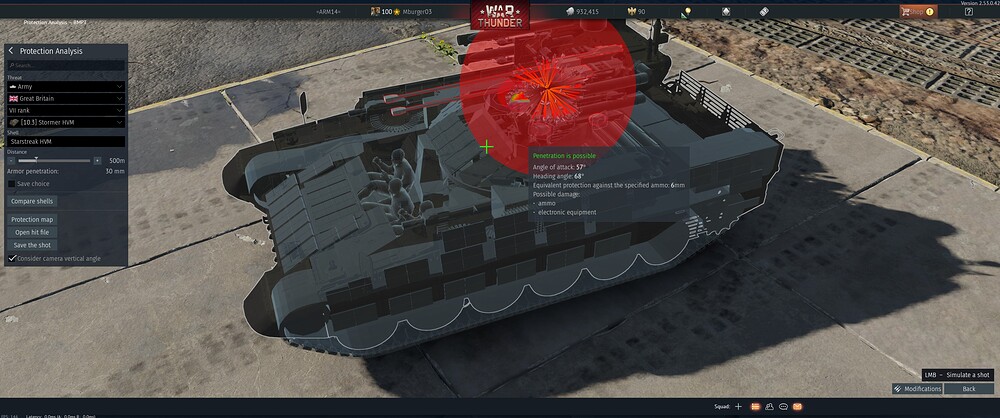This screenshot has height=418, width=1000.
Task: Open the Shop in the top bar
Action: point(917,11)
